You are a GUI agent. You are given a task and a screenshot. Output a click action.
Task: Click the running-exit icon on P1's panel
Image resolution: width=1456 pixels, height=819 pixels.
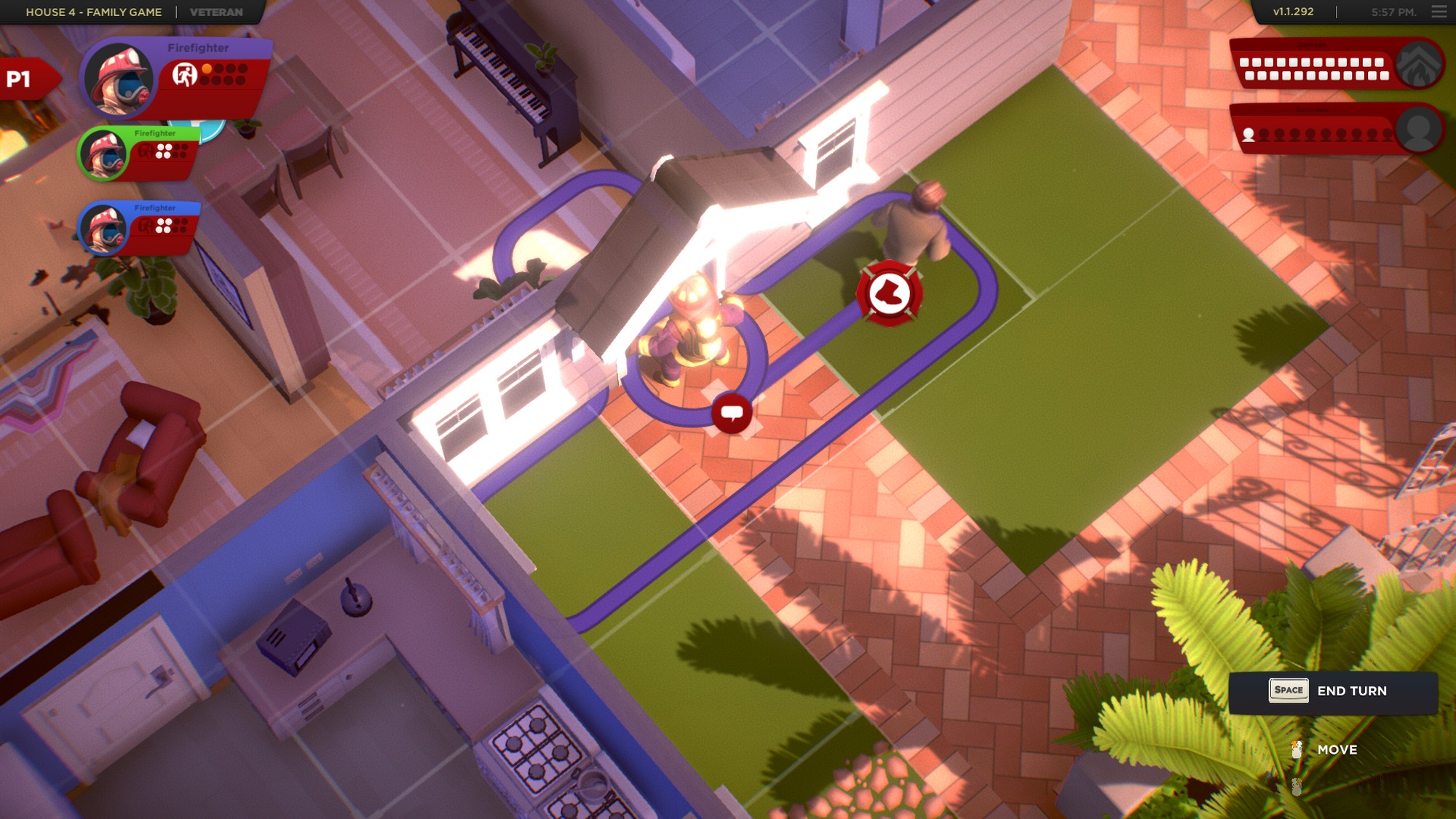(186, 75)
